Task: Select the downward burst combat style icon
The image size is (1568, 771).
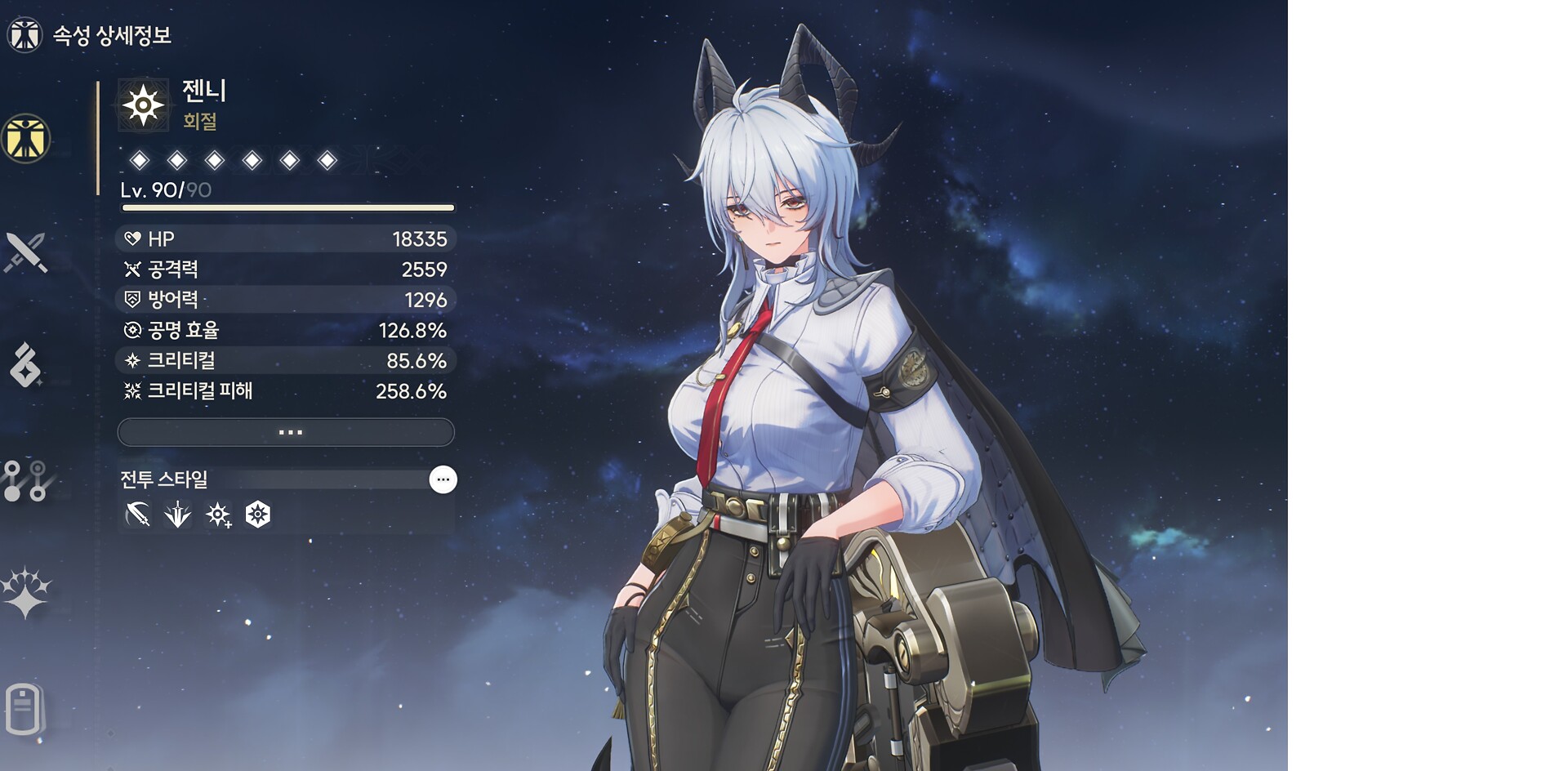Action: click(x=177, y=515)
